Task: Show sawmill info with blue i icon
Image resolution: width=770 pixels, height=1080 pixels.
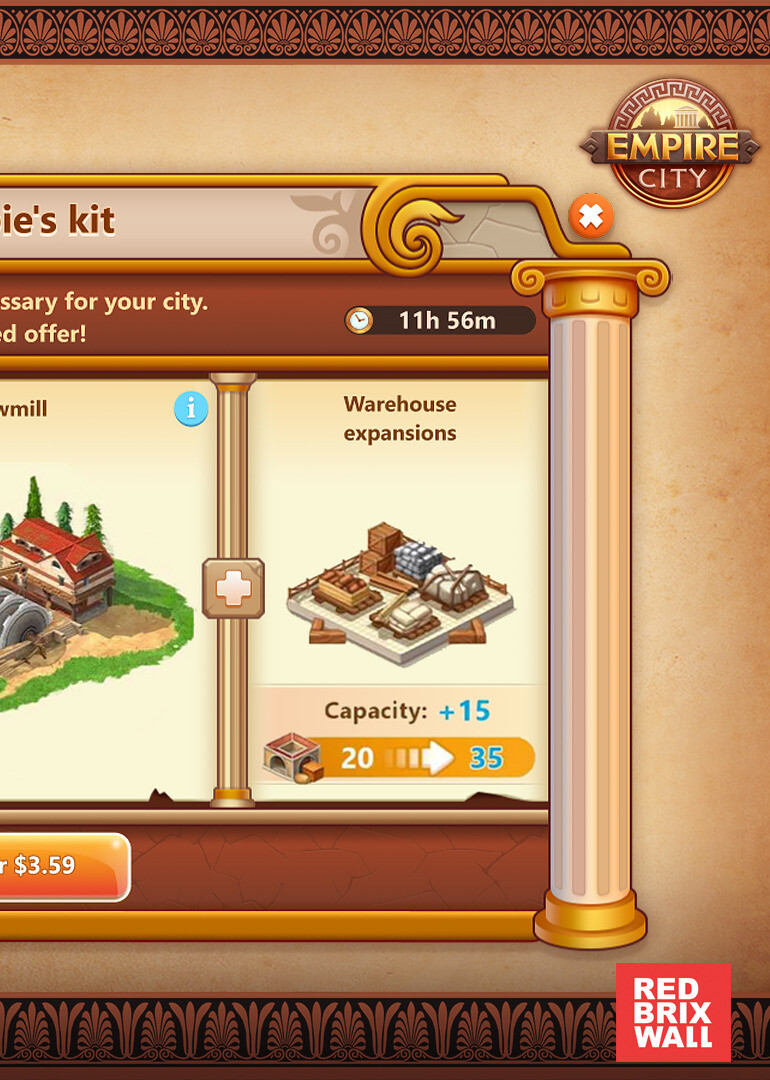Action: click(191, 408)
